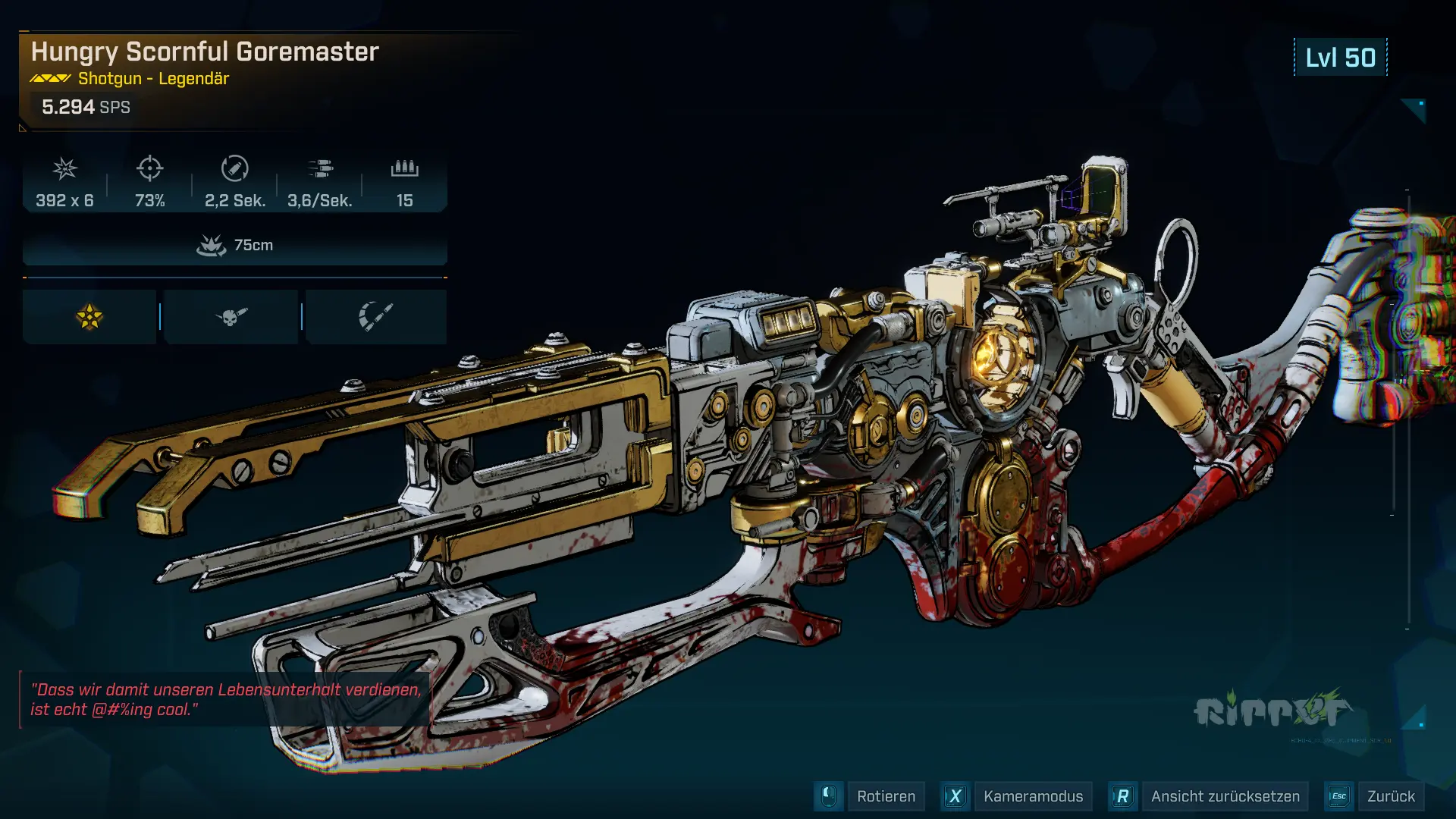Image resolution: width=1456 pixels, height=819 pixels.
Task: Select the magazine size icon above 15
Action: pyautogui.click(x=404, y=170)
